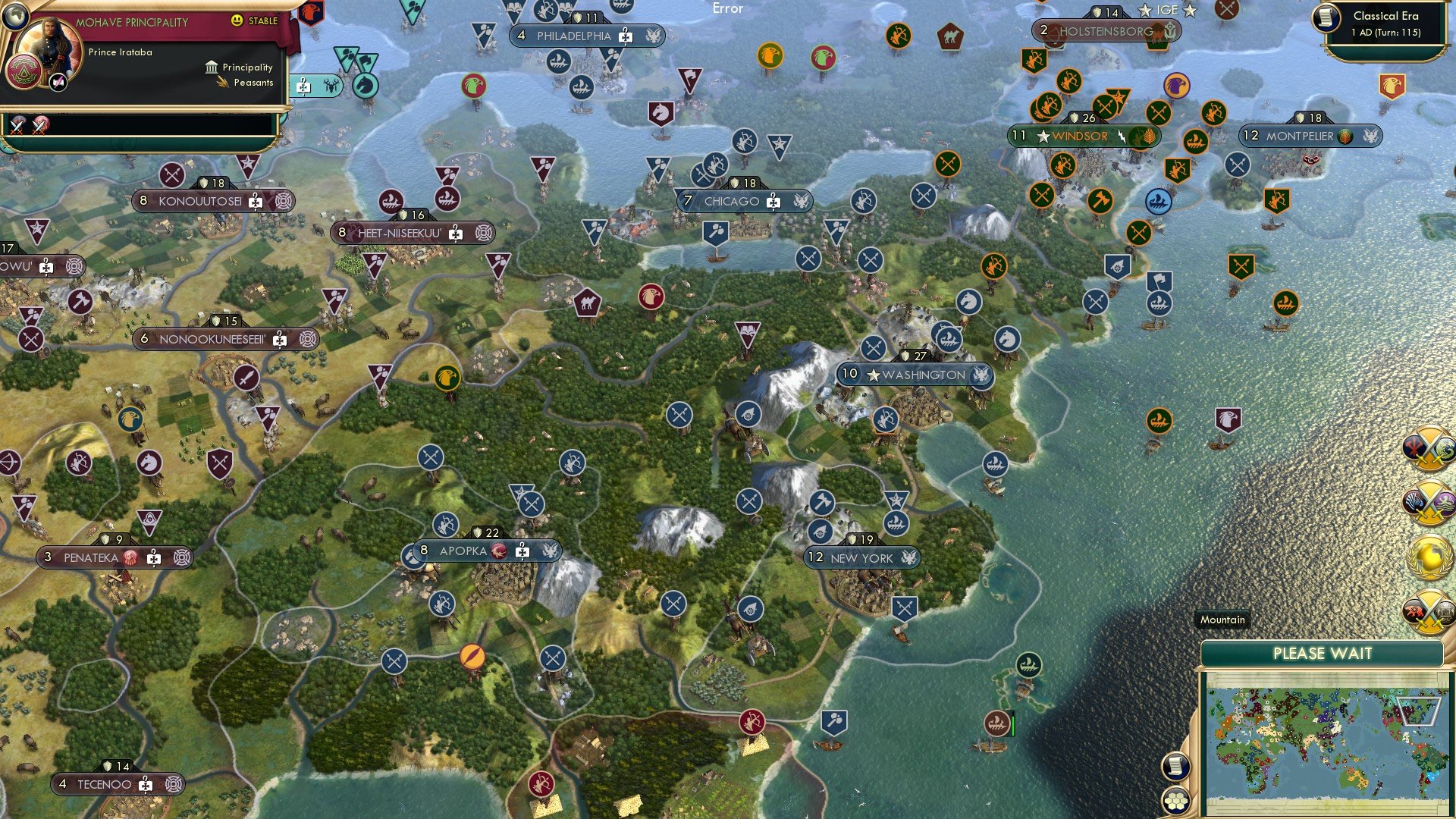The image size is (1456, 819).
Task: Toggle the star next to Windsor's banner
Action: pos(1042,136)
